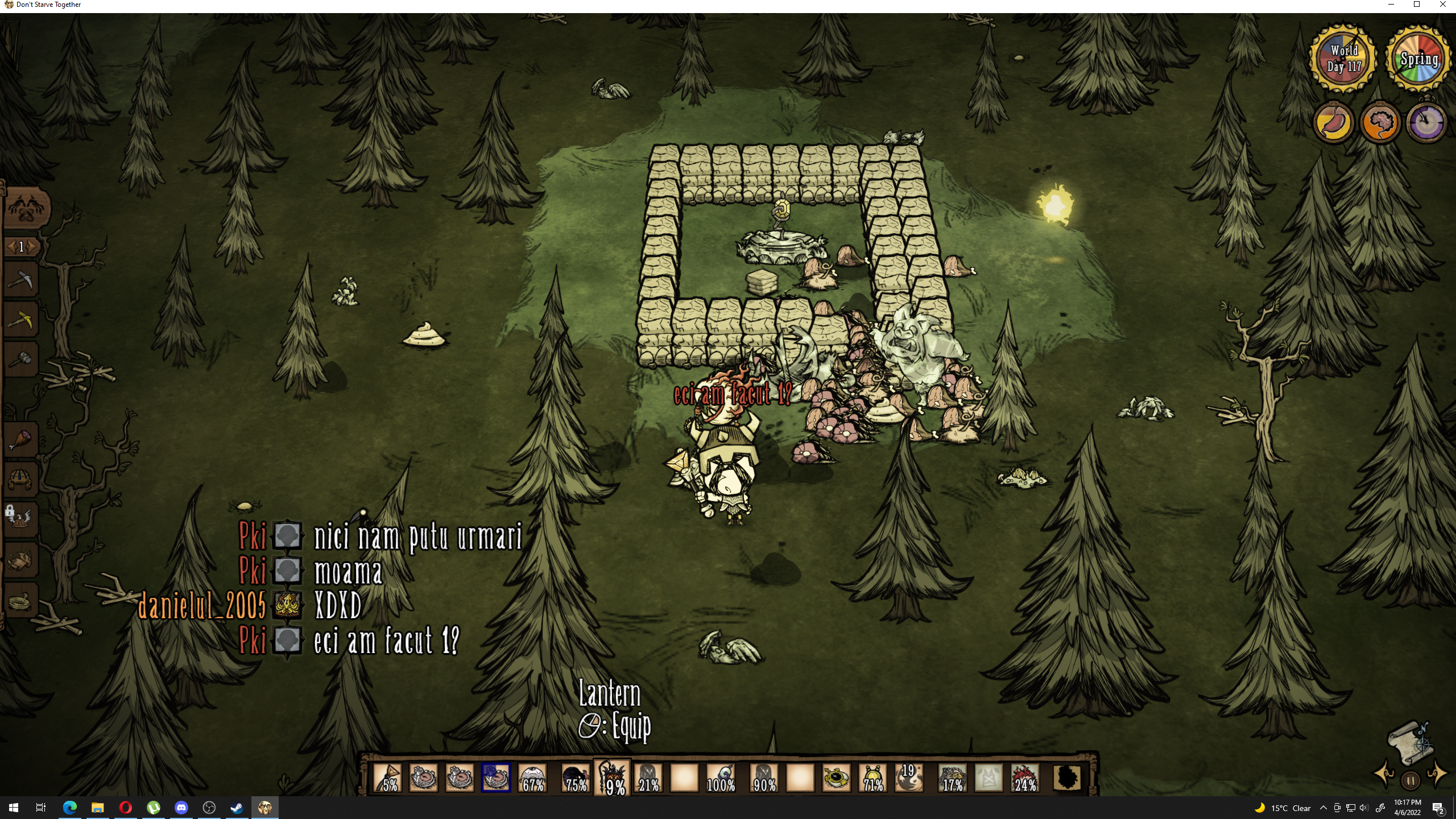
Task: Choose the football helmet recipe
Action: [21, 479]
